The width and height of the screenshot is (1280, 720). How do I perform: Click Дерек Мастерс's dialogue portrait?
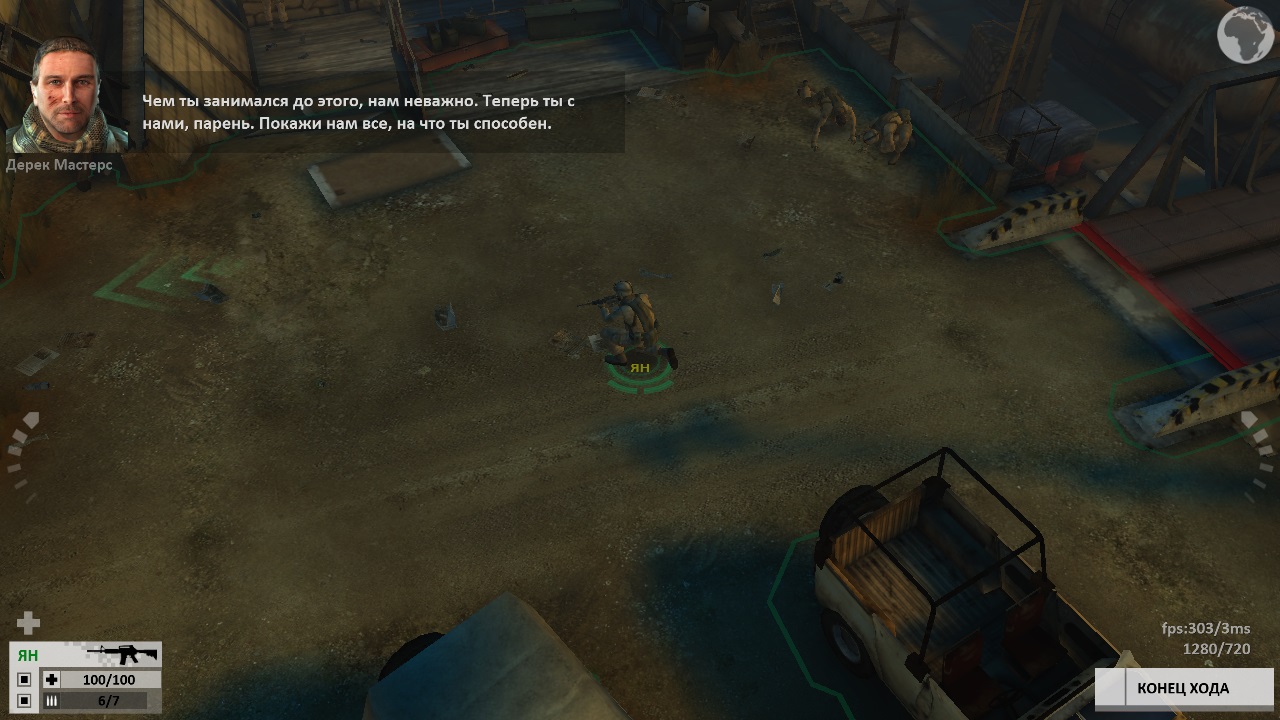67,95
